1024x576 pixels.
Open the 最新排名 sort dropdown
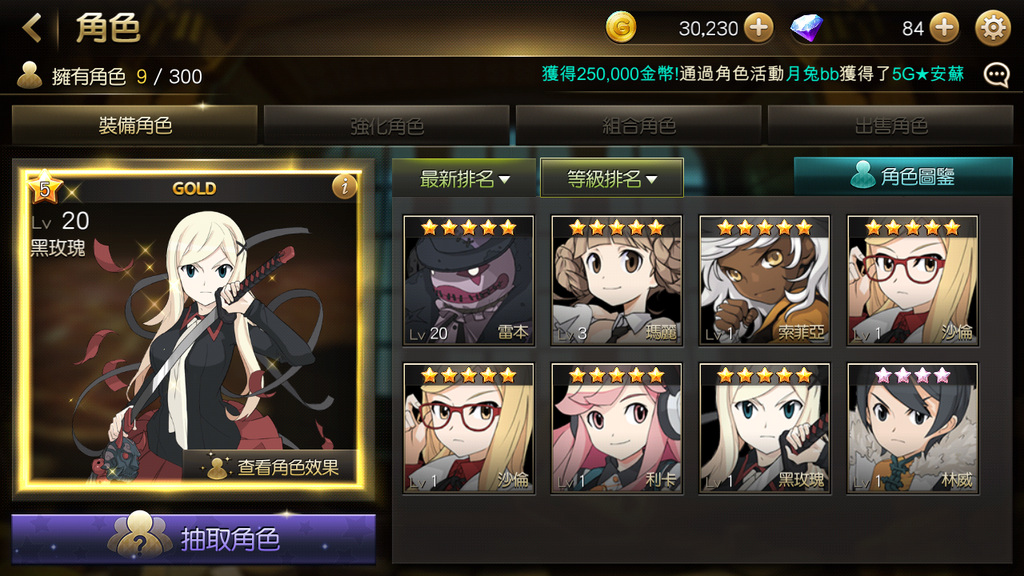(464, 179)
